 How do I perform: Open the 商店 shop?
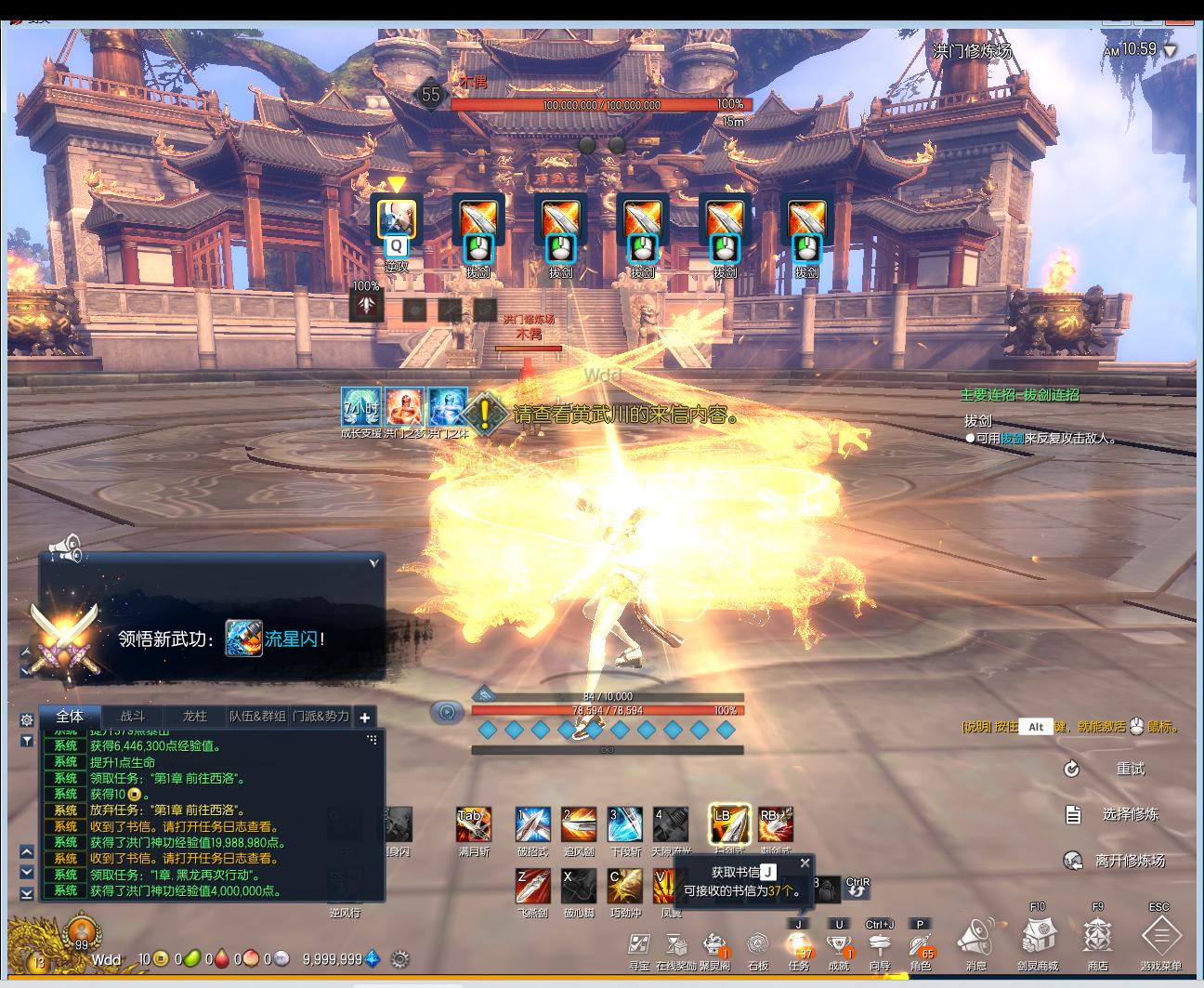1097,938
